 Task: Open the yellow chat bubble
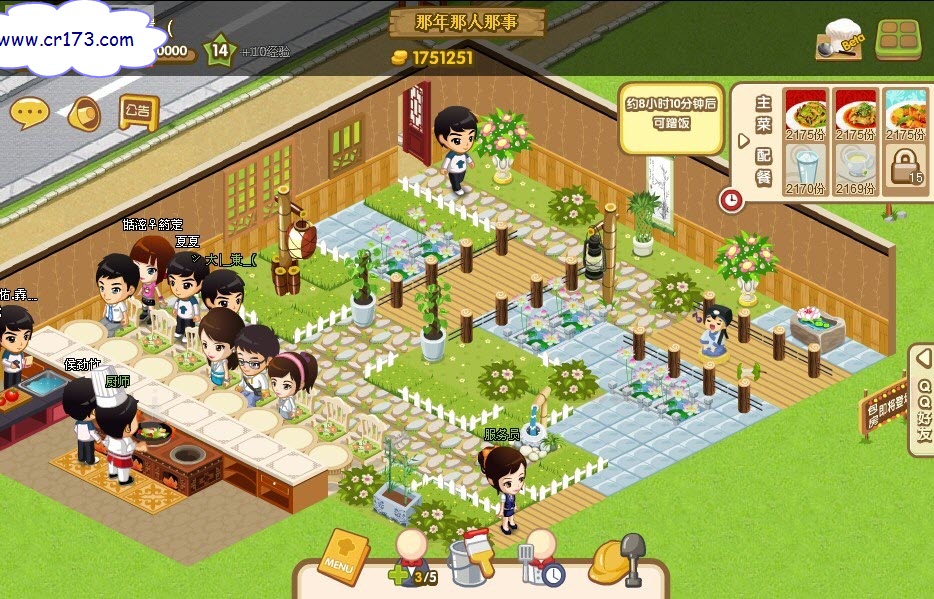(x=29, y=113)
